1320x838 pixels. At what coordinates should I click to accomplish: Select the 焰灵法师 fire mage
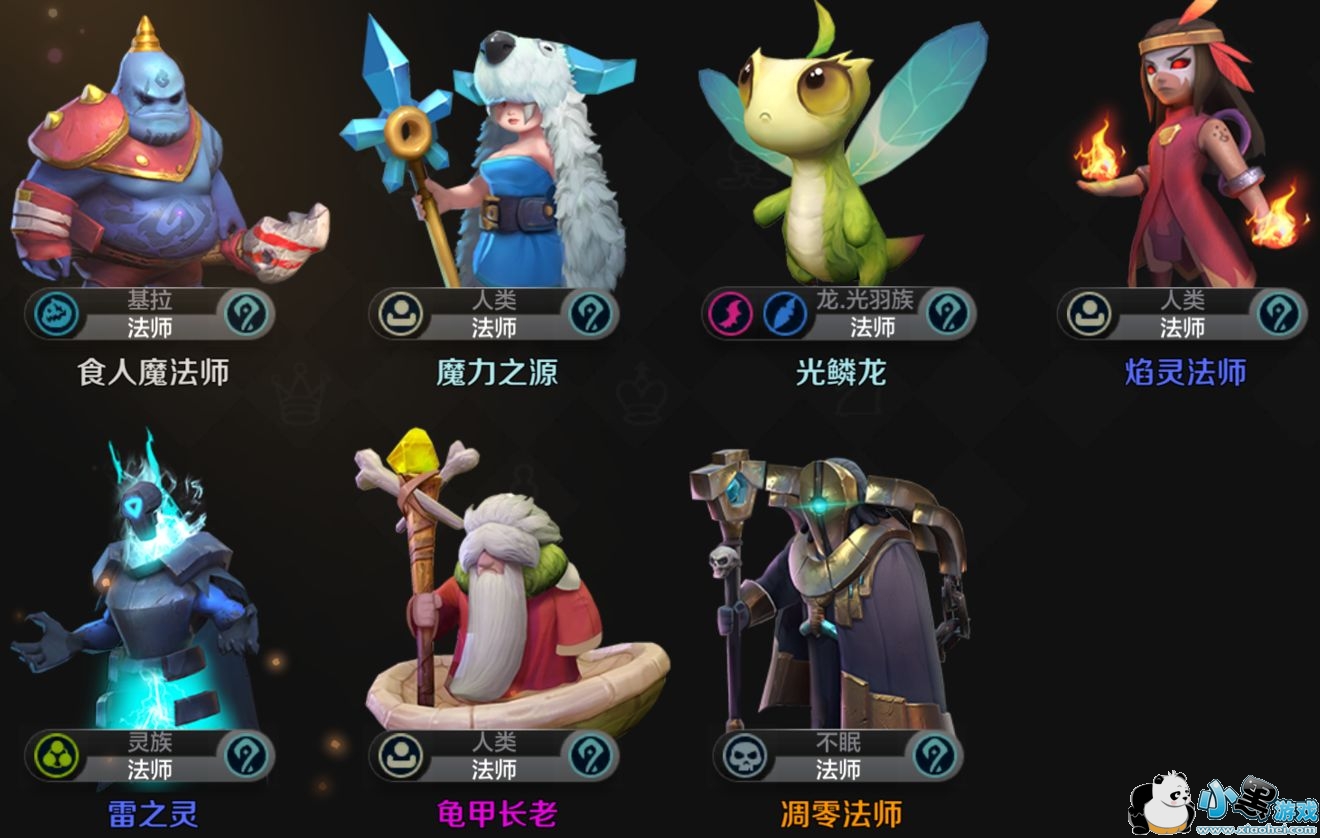(x=1185, y=160)
